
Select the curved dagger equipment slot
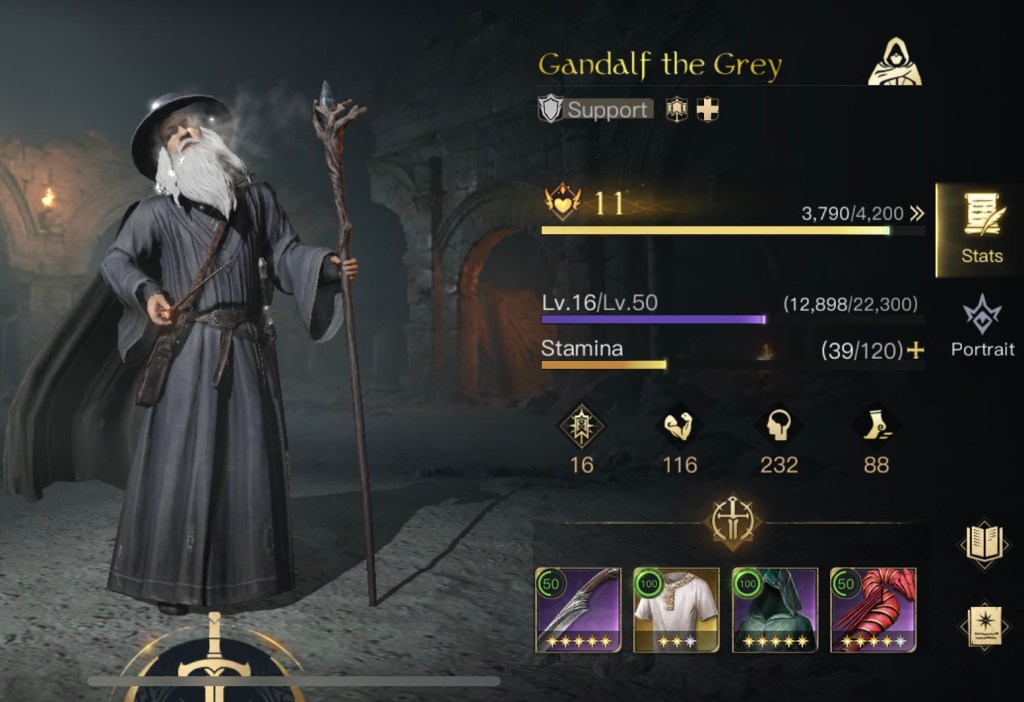[578, 610]
